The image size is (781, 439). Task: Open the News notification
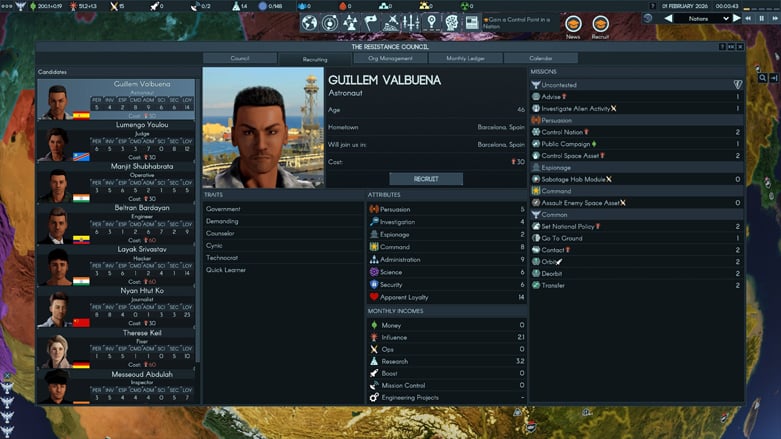(x=573, y=24)
